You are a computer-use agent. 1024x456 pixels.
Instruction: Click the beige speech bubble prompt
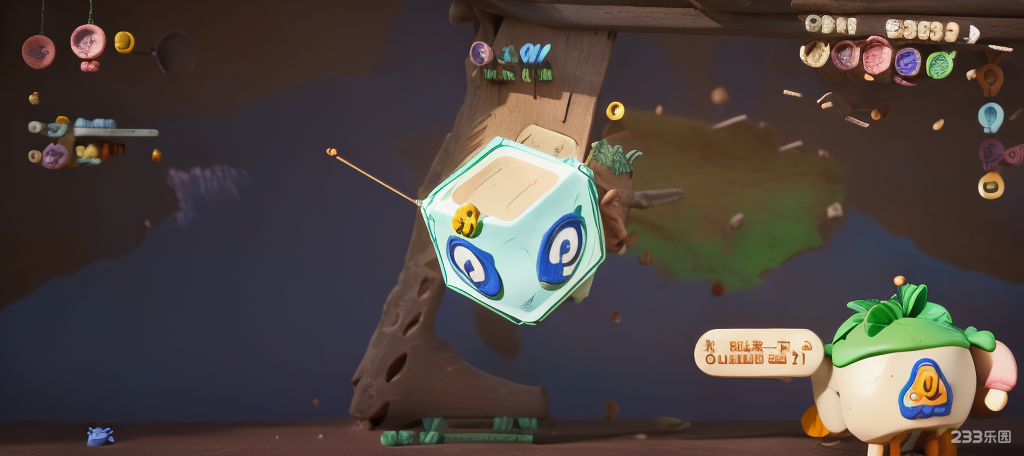[x=758, y=352]
